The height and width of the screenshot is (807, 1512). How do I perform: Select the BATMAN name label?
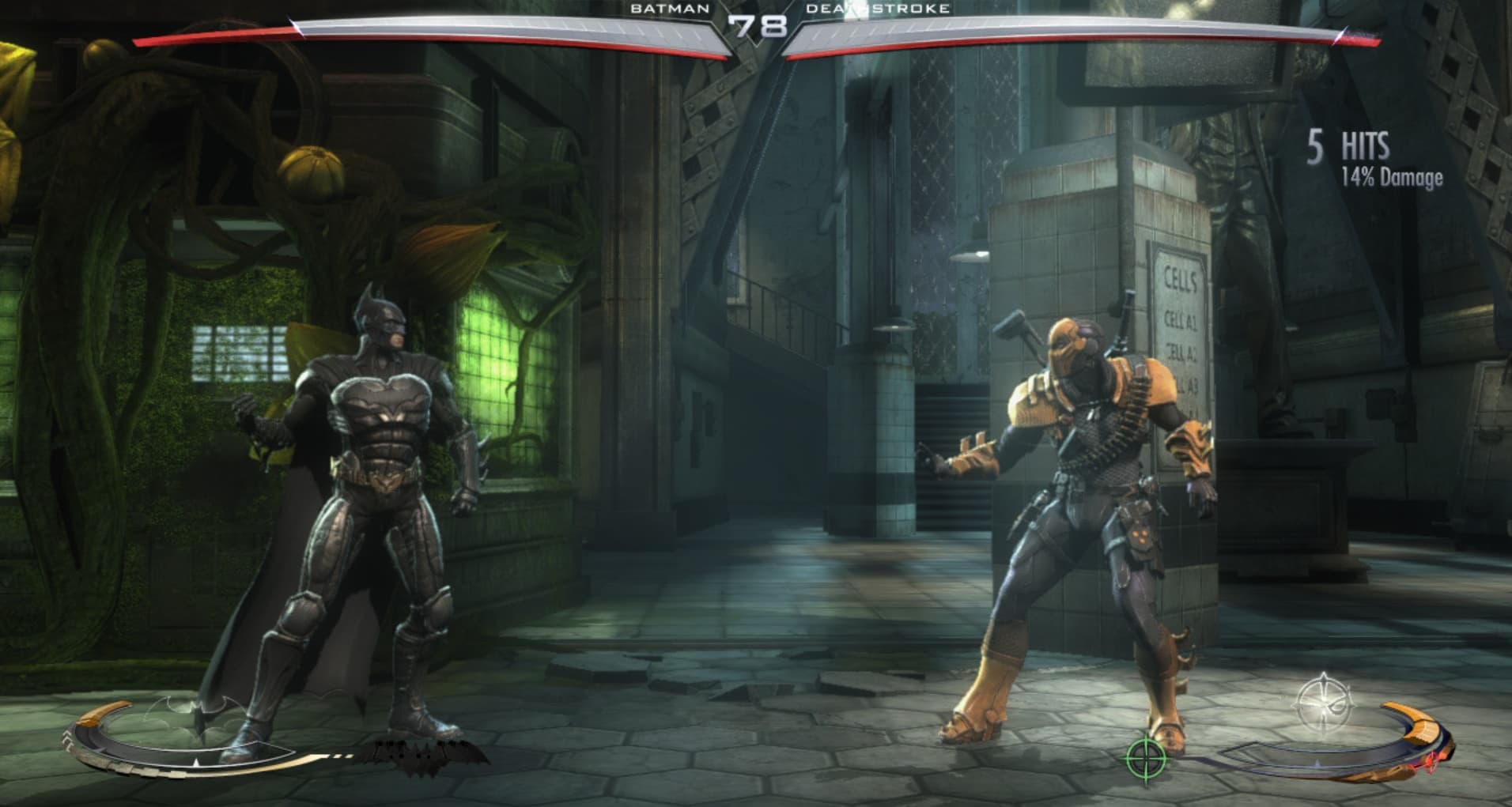click(x=668, y=9)
